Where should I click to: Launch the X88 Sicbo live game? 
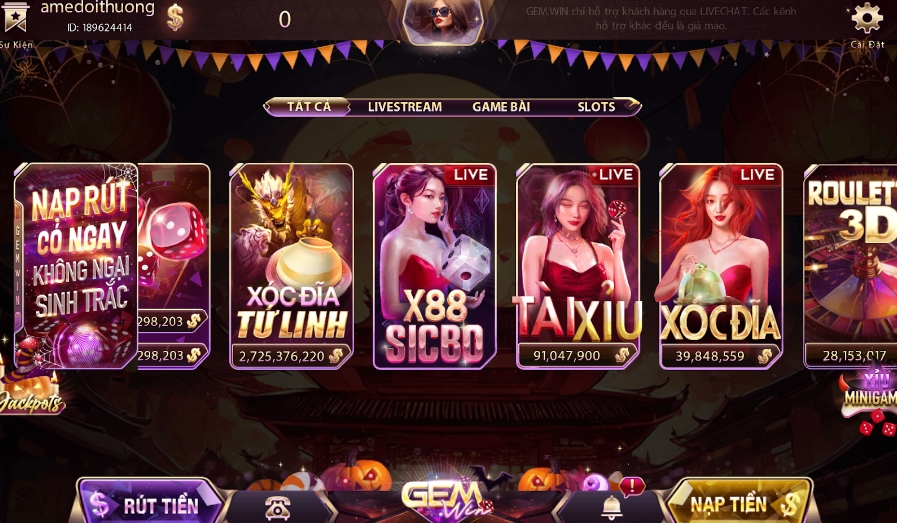point(435,265)
